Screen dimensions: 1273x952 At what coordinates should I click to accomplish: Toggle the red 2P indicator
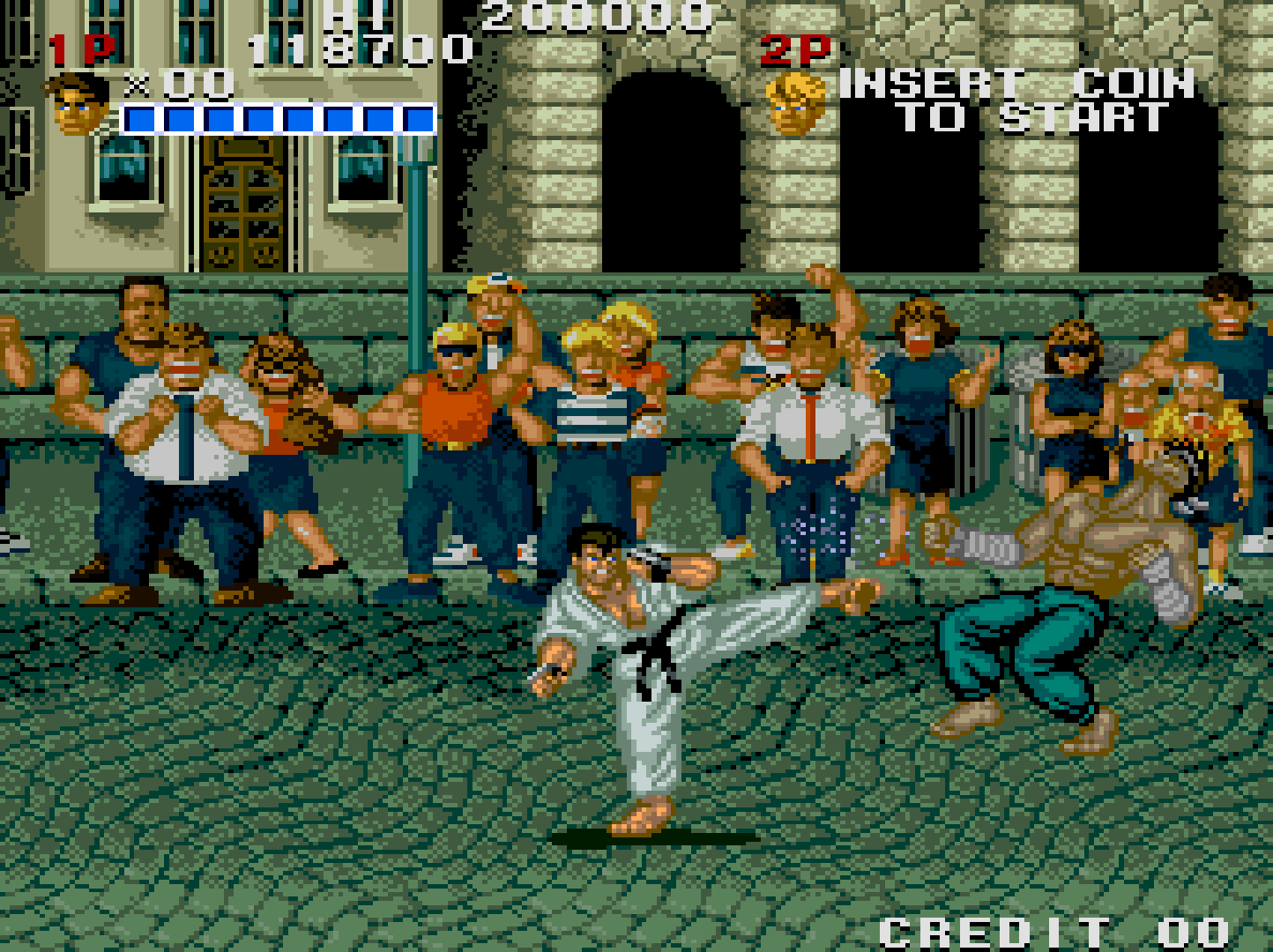792,50
